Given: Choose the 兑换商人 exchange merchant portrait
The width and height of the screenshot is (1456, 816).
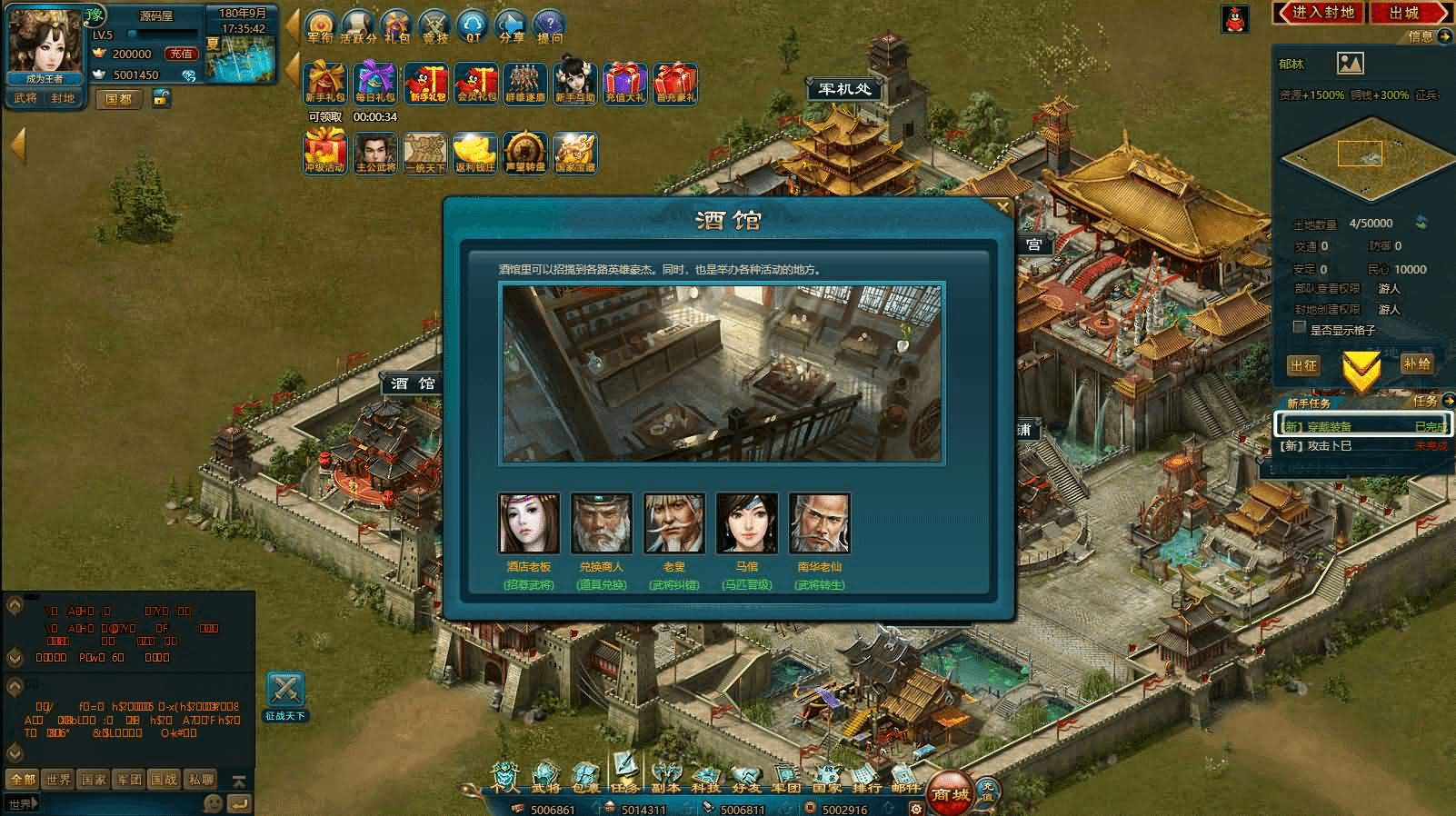Looking at the screenshot, I should tap(602, 523).
